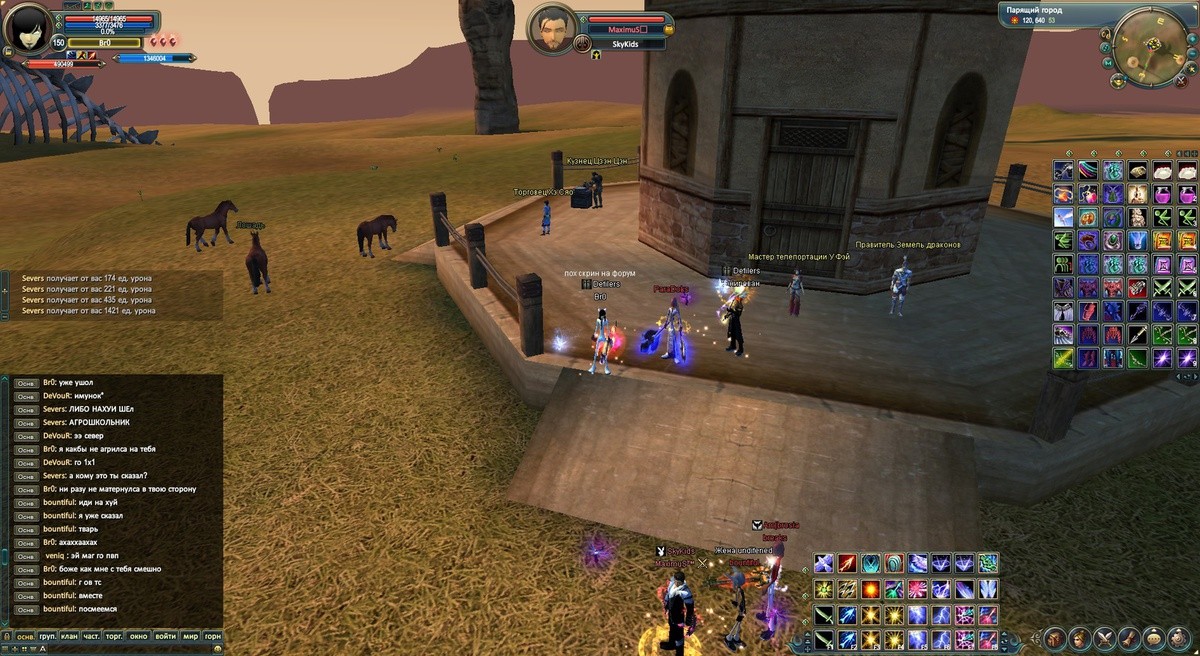1200x656 pixels.
Task: Switch to the "мир" world chat tab
Action: [190, 636]
